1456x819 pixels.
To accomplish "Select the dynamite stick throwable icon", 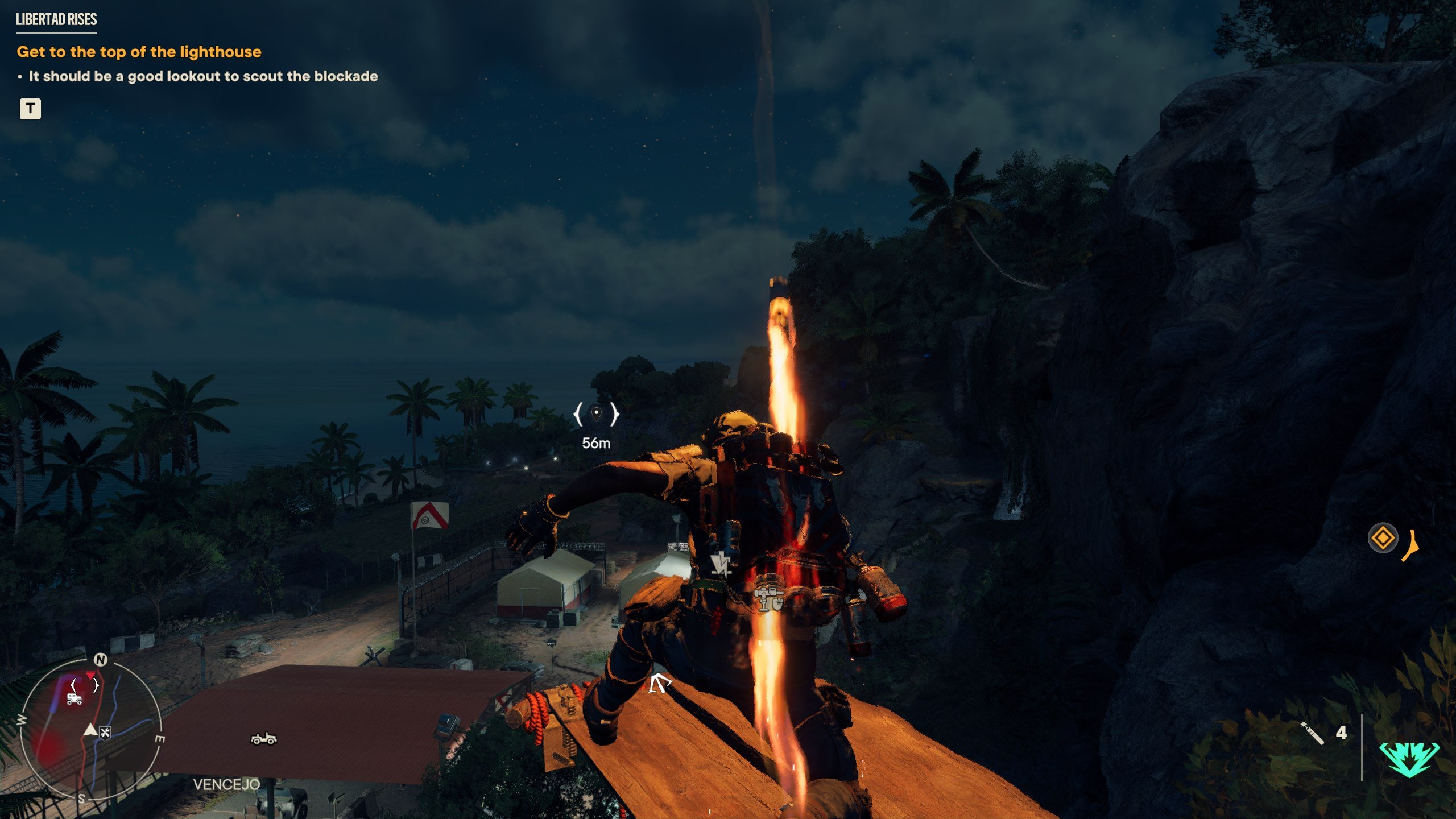I will coord(1313,733).
